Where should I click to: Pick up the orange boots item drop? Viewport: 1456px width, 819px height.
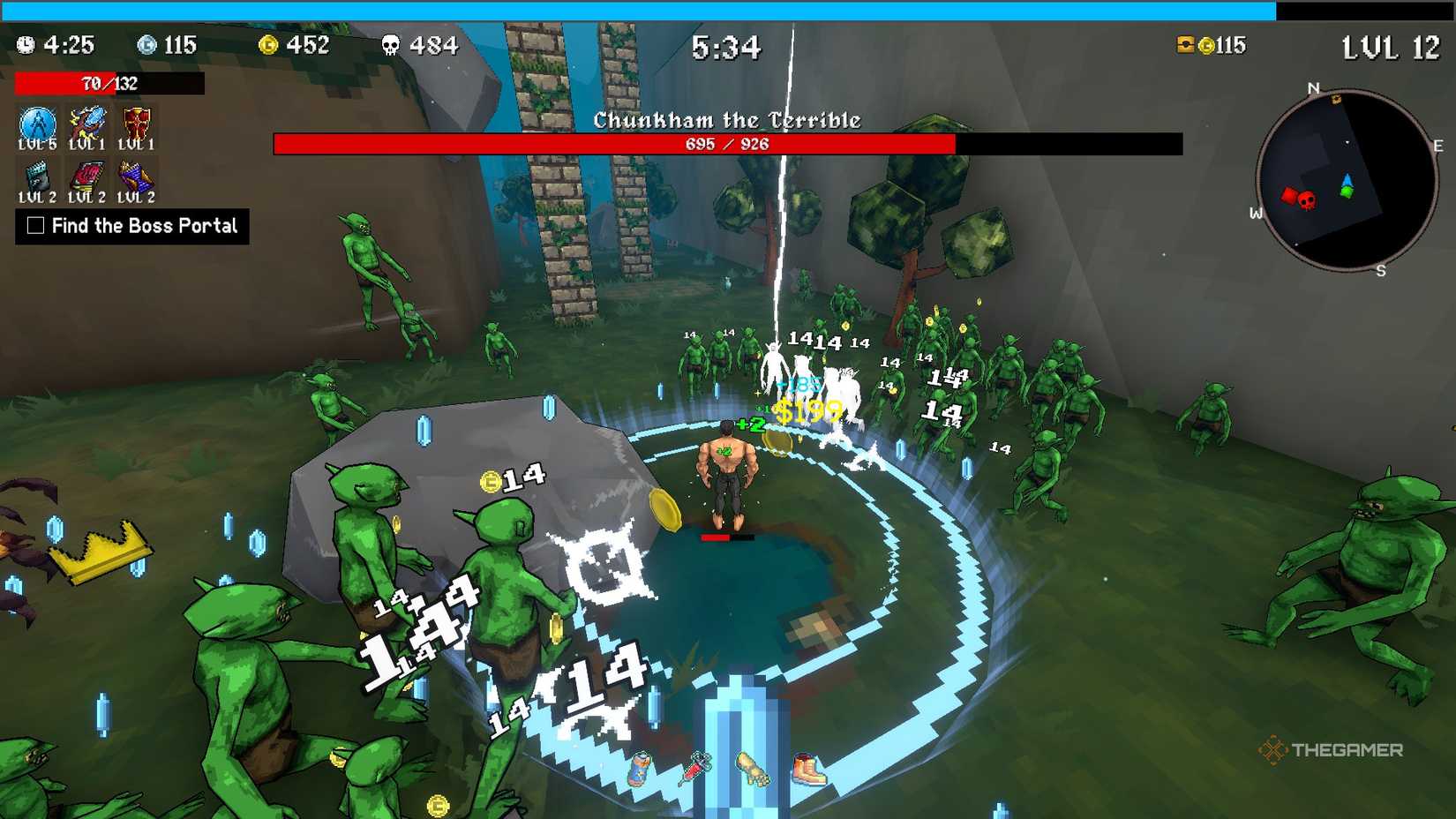coord(808,770)
